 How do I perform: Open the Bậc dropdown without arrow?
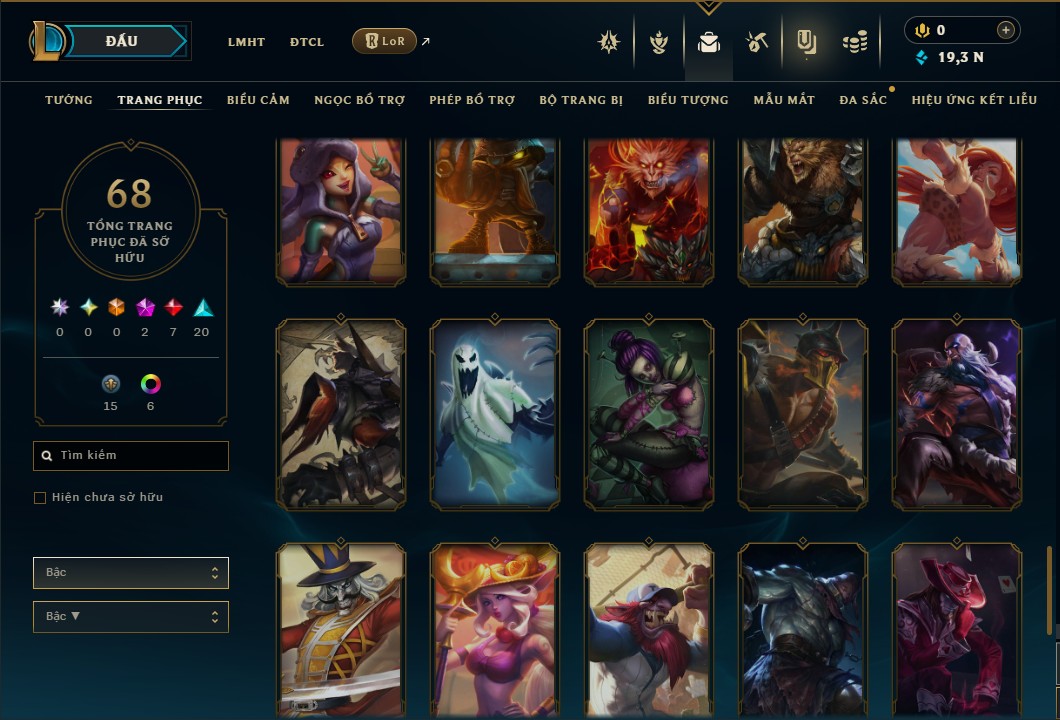pyautogui.click(x=131, y=573)
